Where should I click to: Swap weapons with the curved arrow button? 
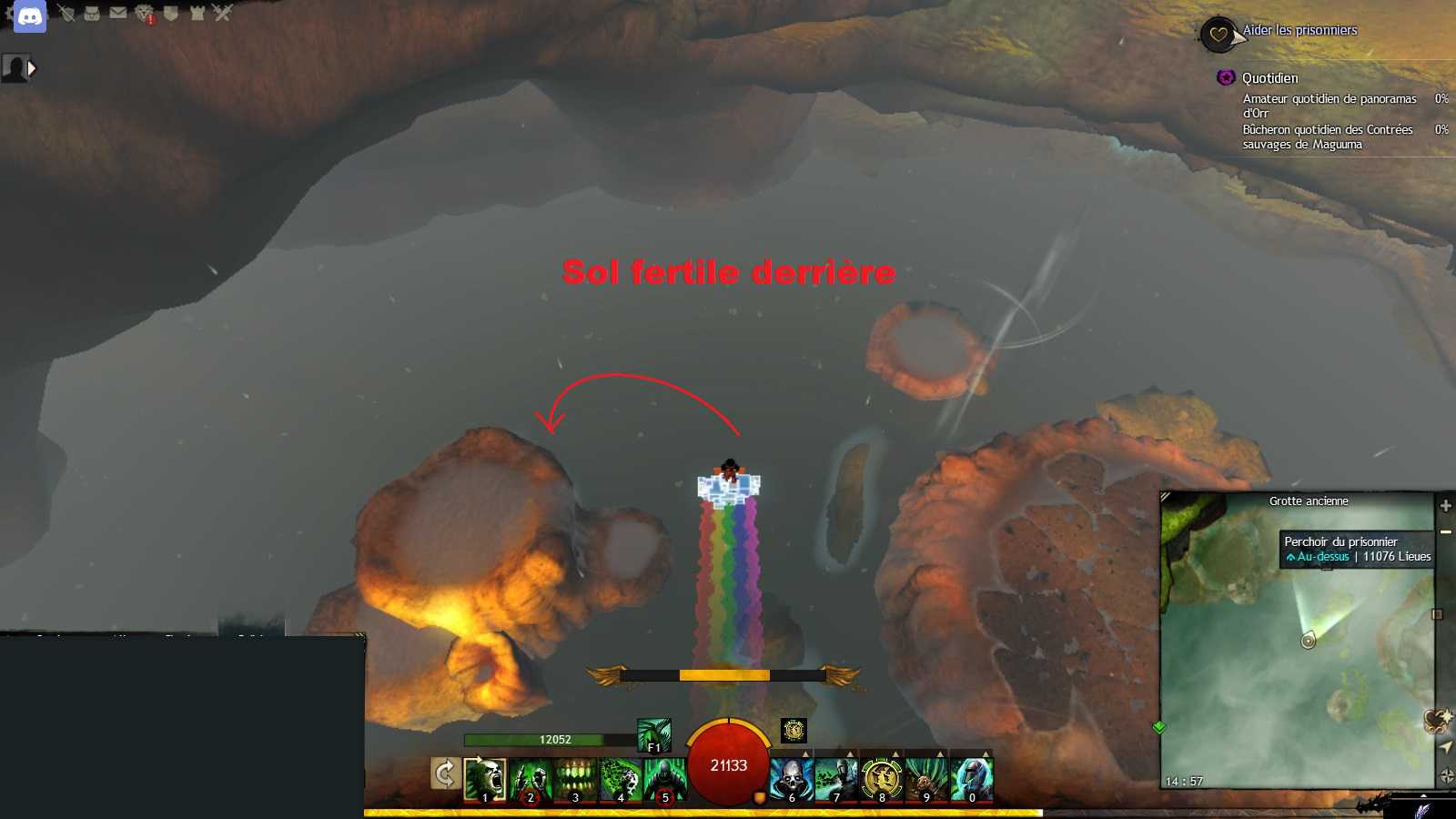click(x=445, y=774)
